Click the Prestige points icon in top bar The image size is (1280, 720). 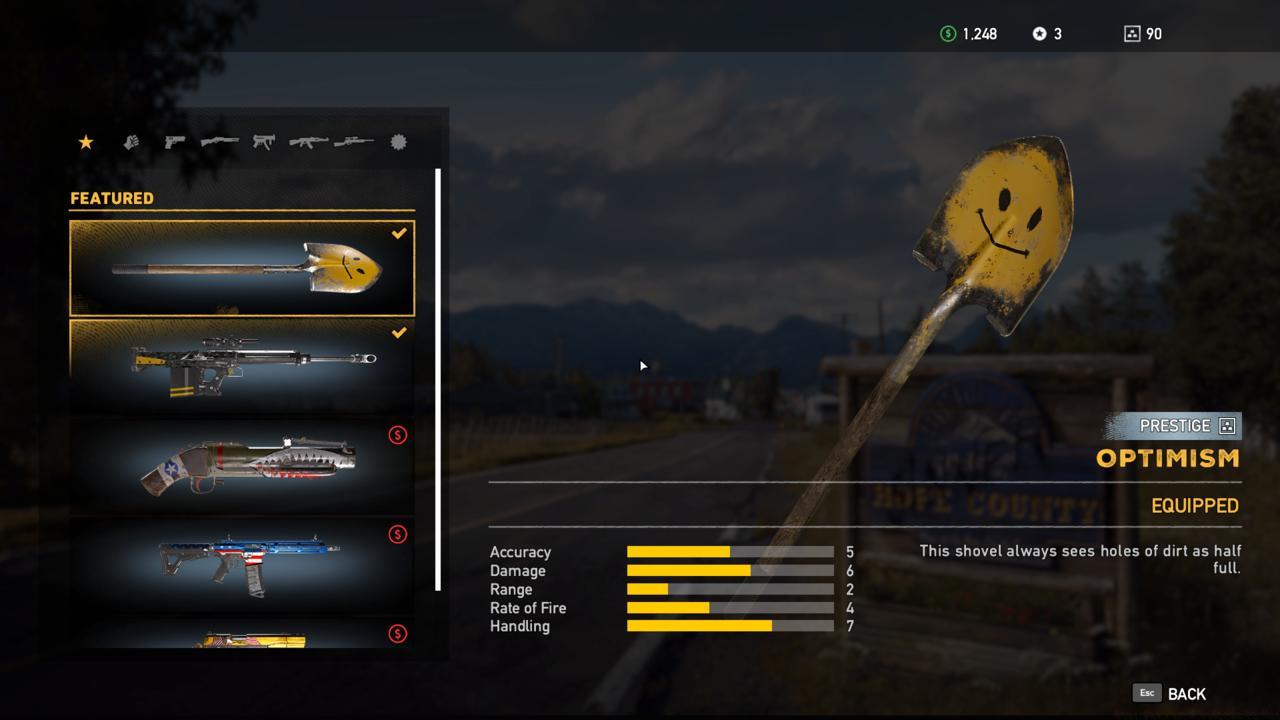(1133, 33)
